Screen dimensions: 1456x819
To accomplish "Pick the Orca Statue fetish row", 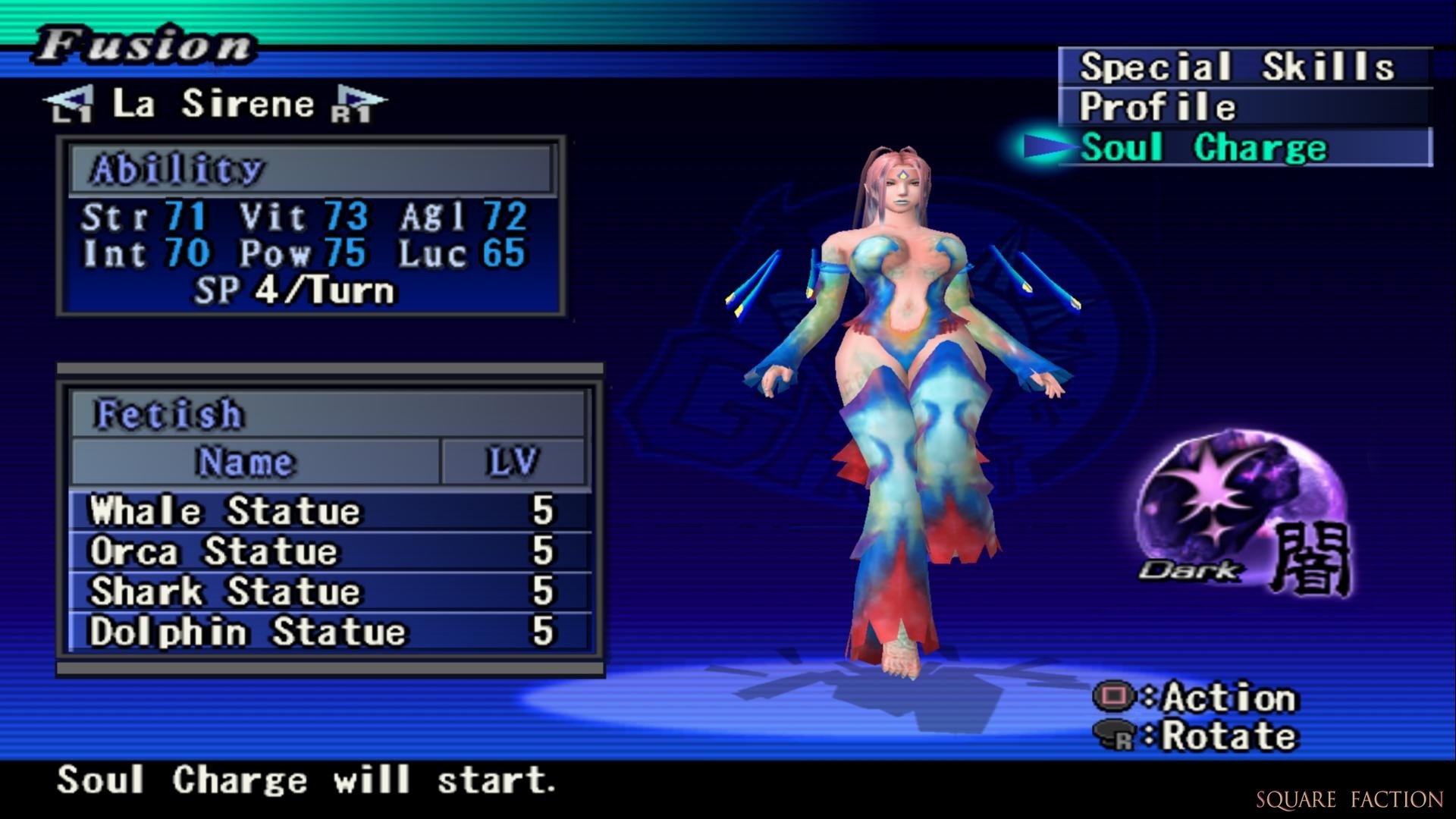I will (x=329, y=551).
